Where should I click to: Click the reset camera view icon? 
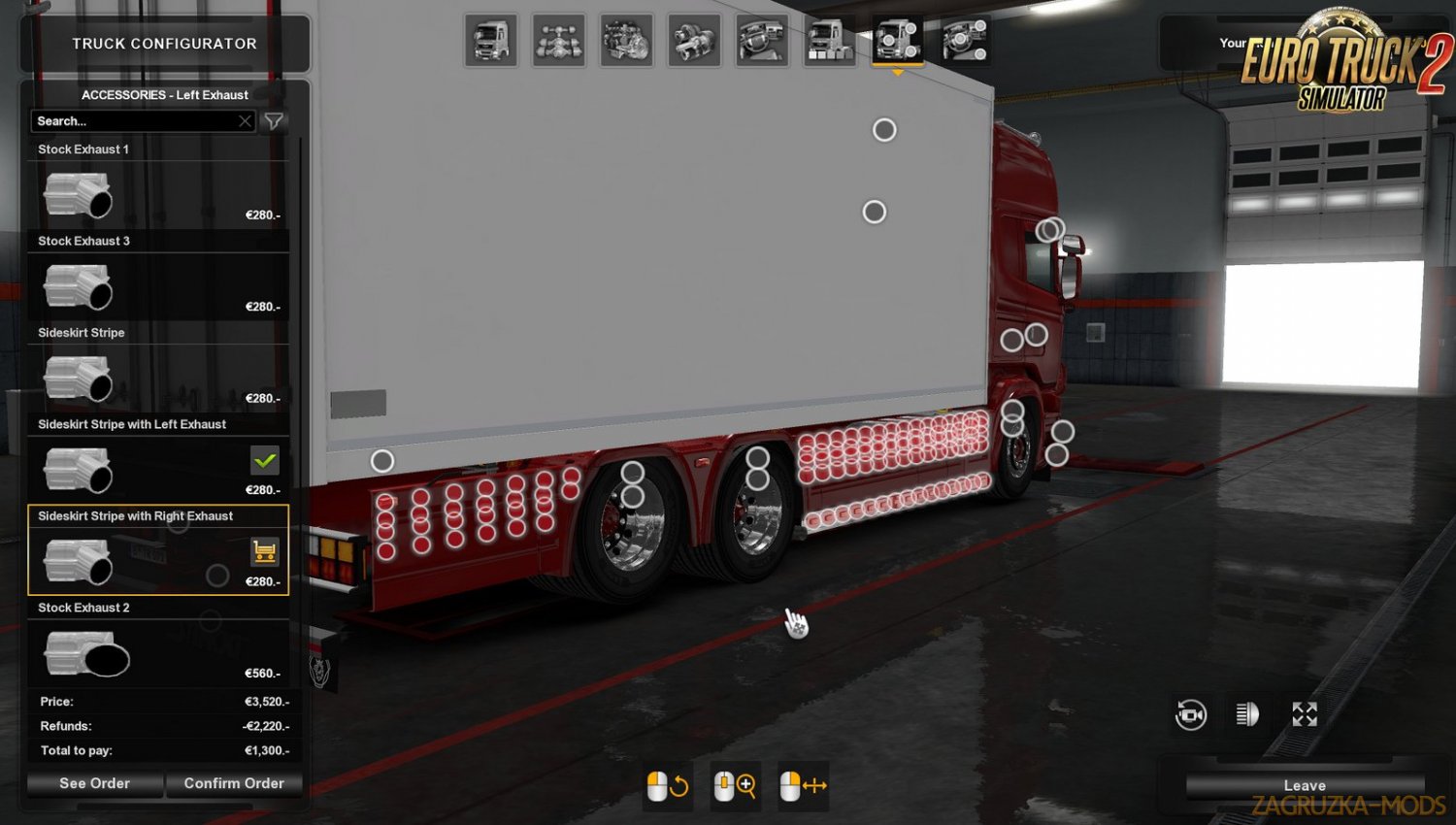tap(1189, 715)
